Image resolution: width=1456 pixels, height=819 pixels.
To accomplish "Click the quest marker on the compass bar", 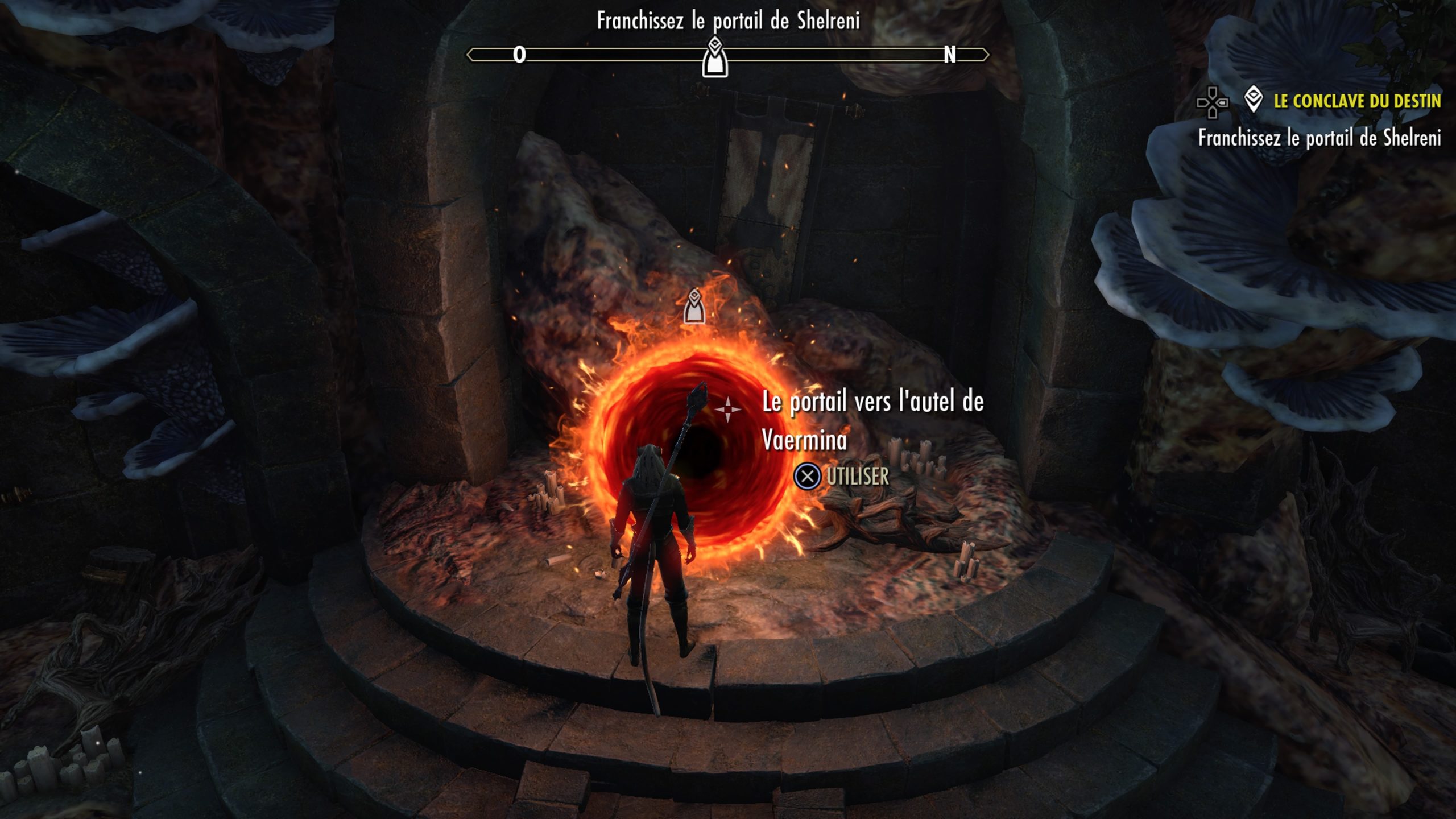I will point(715,57).
